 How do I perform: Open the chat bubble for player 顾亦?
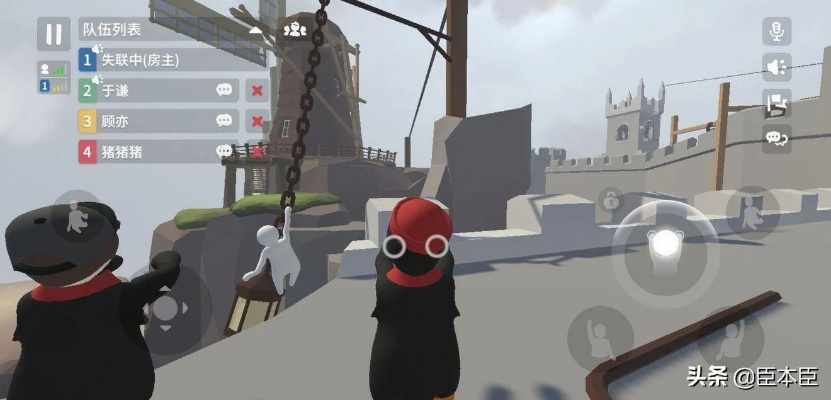[x=225, y=121]
